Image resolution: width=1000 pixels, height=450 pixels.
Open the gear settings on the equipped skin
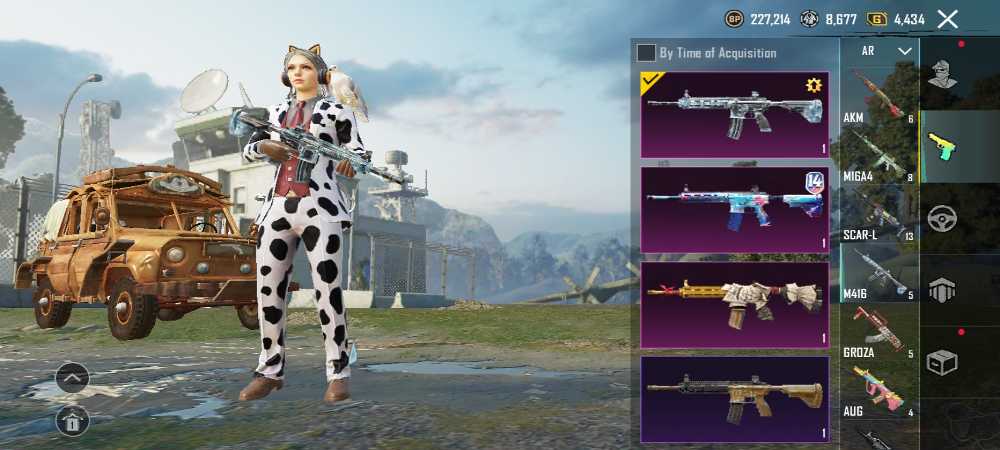(x=813, y=86)
